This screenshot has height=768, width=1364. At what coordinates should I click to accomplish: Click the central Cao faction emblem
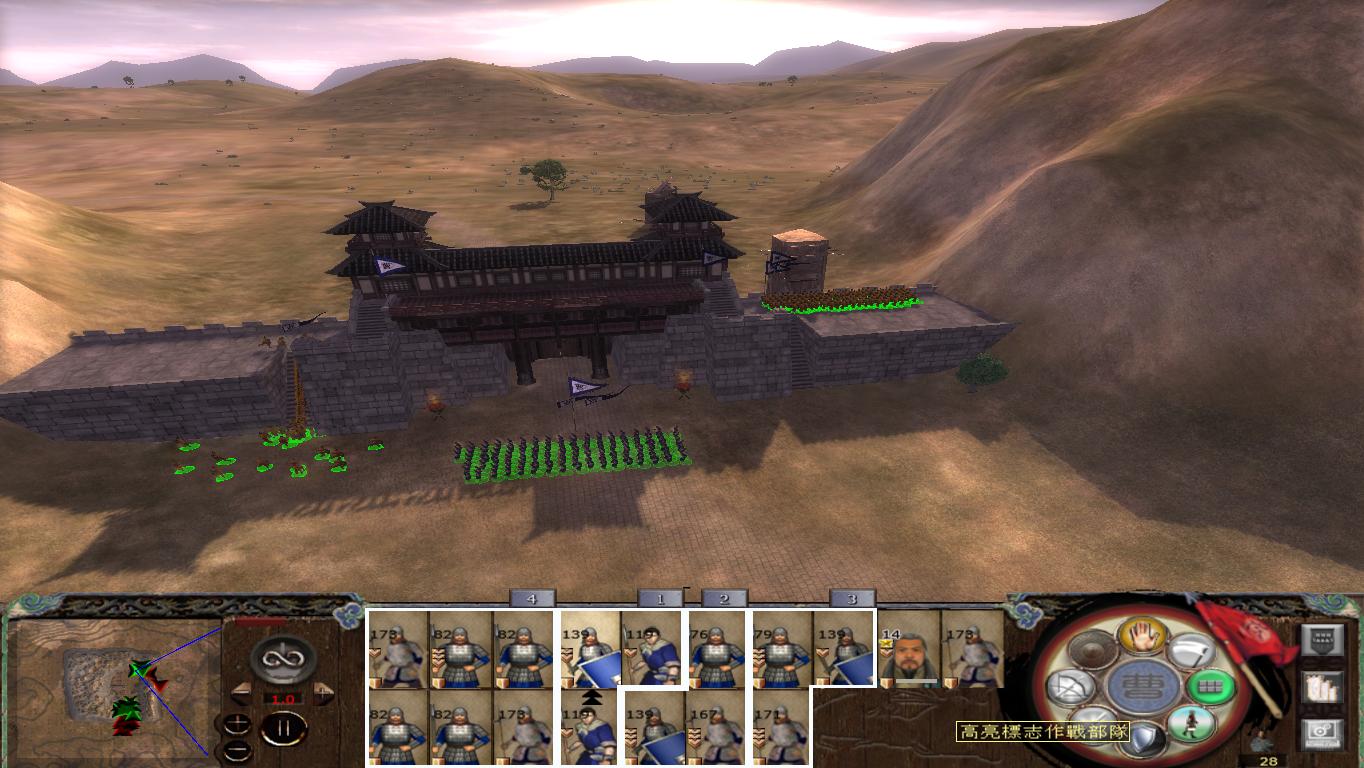[1144, 687]
